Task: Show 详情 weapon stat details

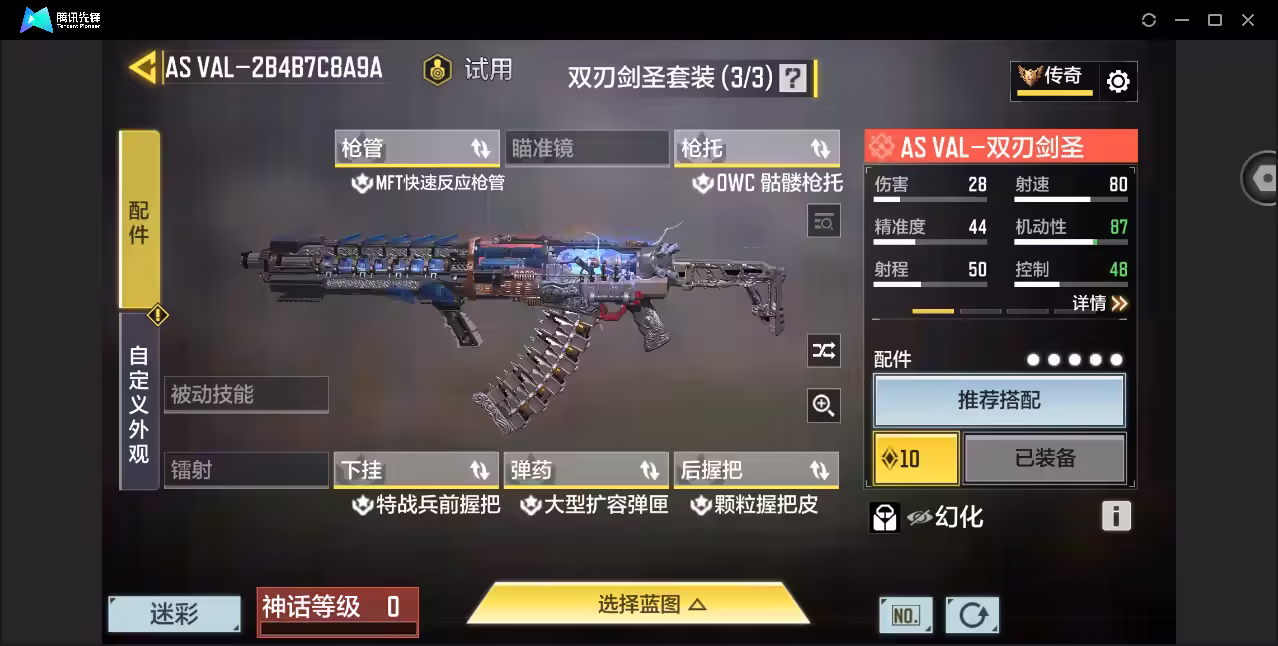Action: coord(1100,303)
